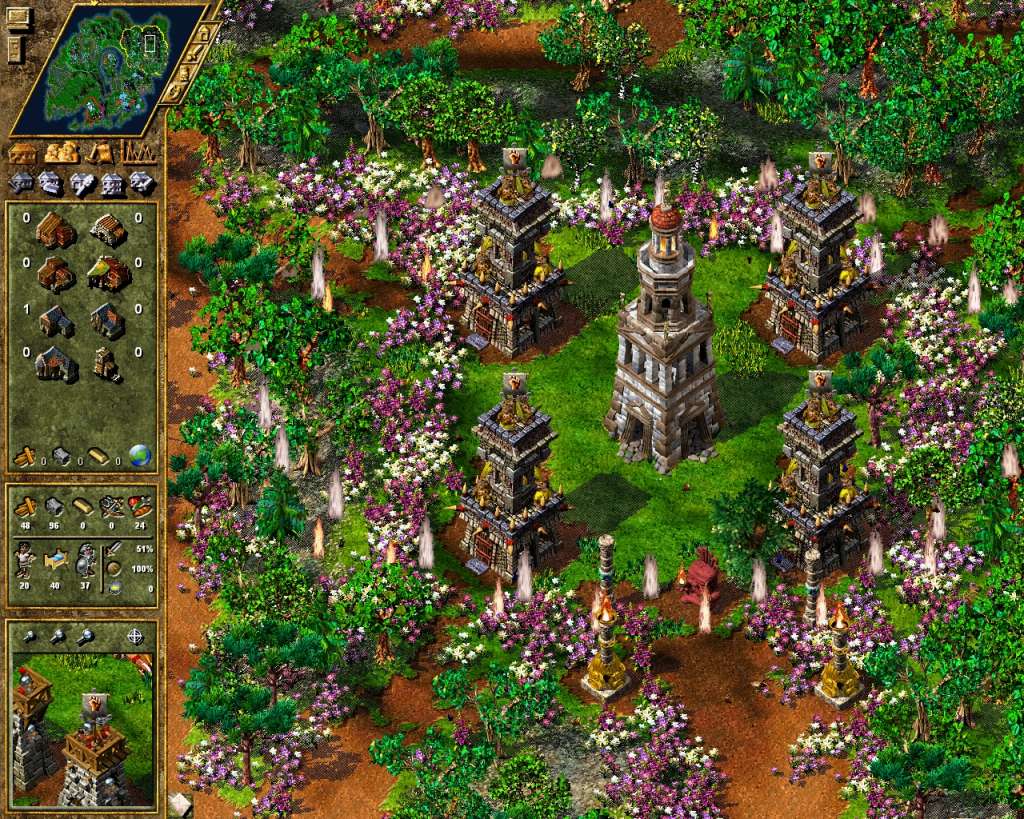
Task: Choose the sawmill building
Action: (107, 230)
